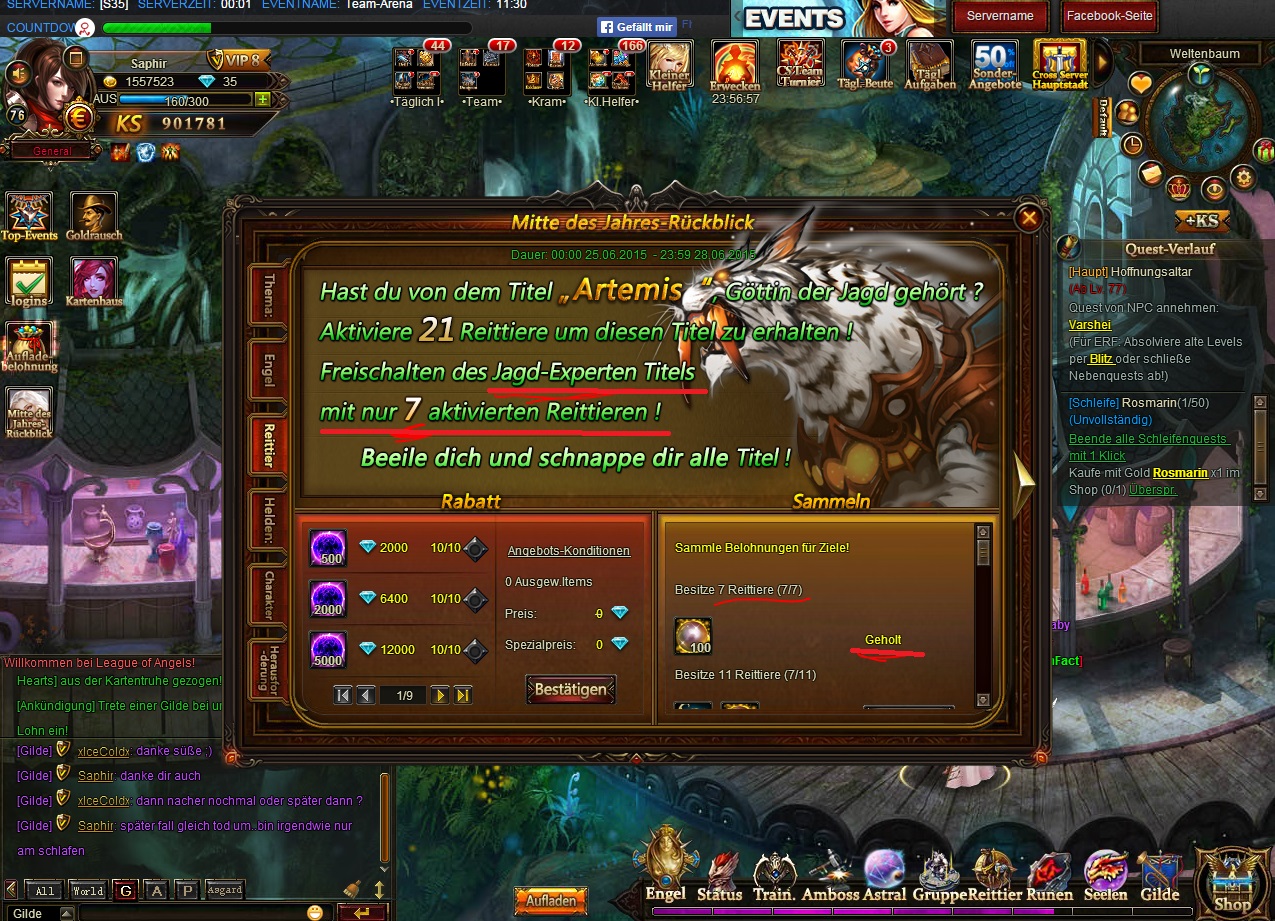Screen dimensions: 1275x921
Task: Open the Kartenhaus event
Action: (x=94, y=282)
